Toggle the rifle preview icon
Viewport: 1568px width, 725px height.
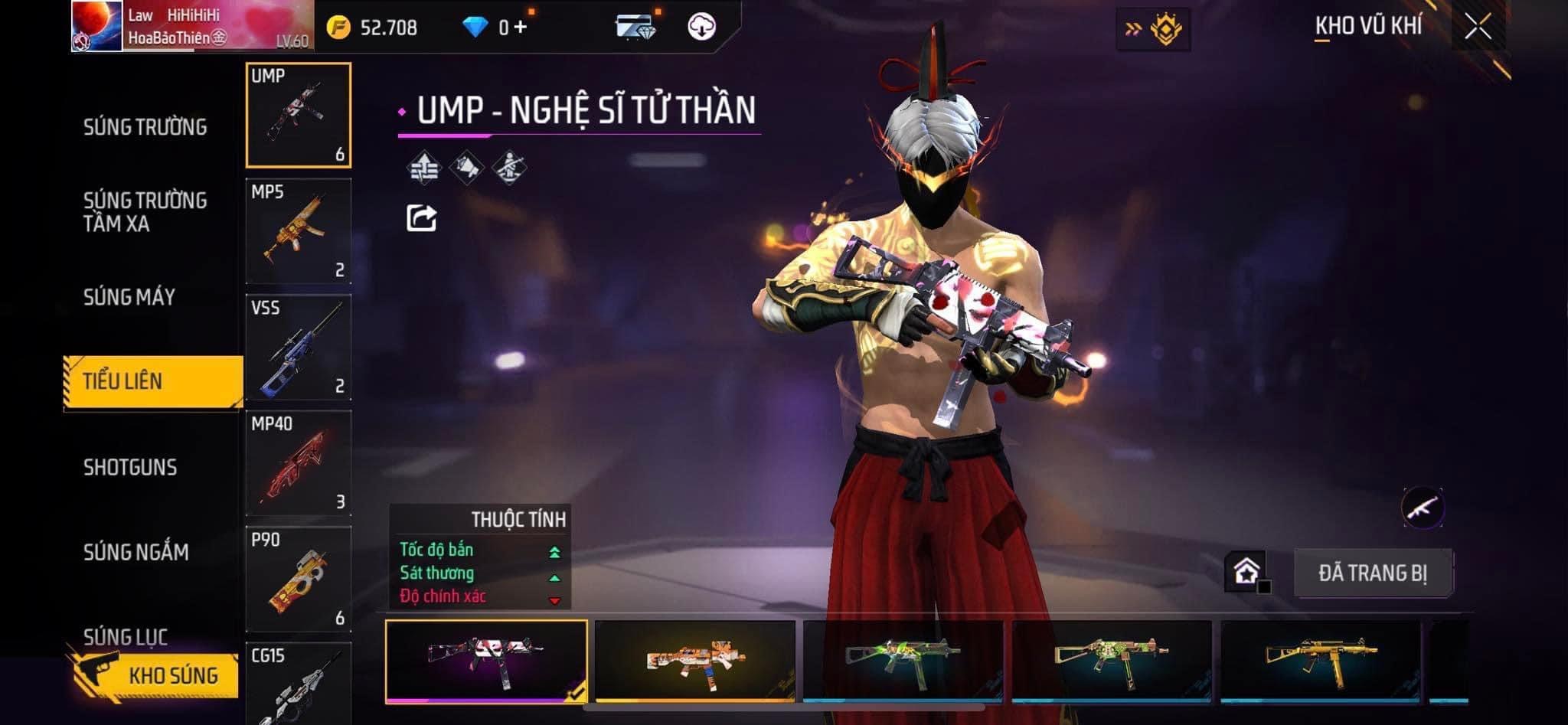(1422, 507)
